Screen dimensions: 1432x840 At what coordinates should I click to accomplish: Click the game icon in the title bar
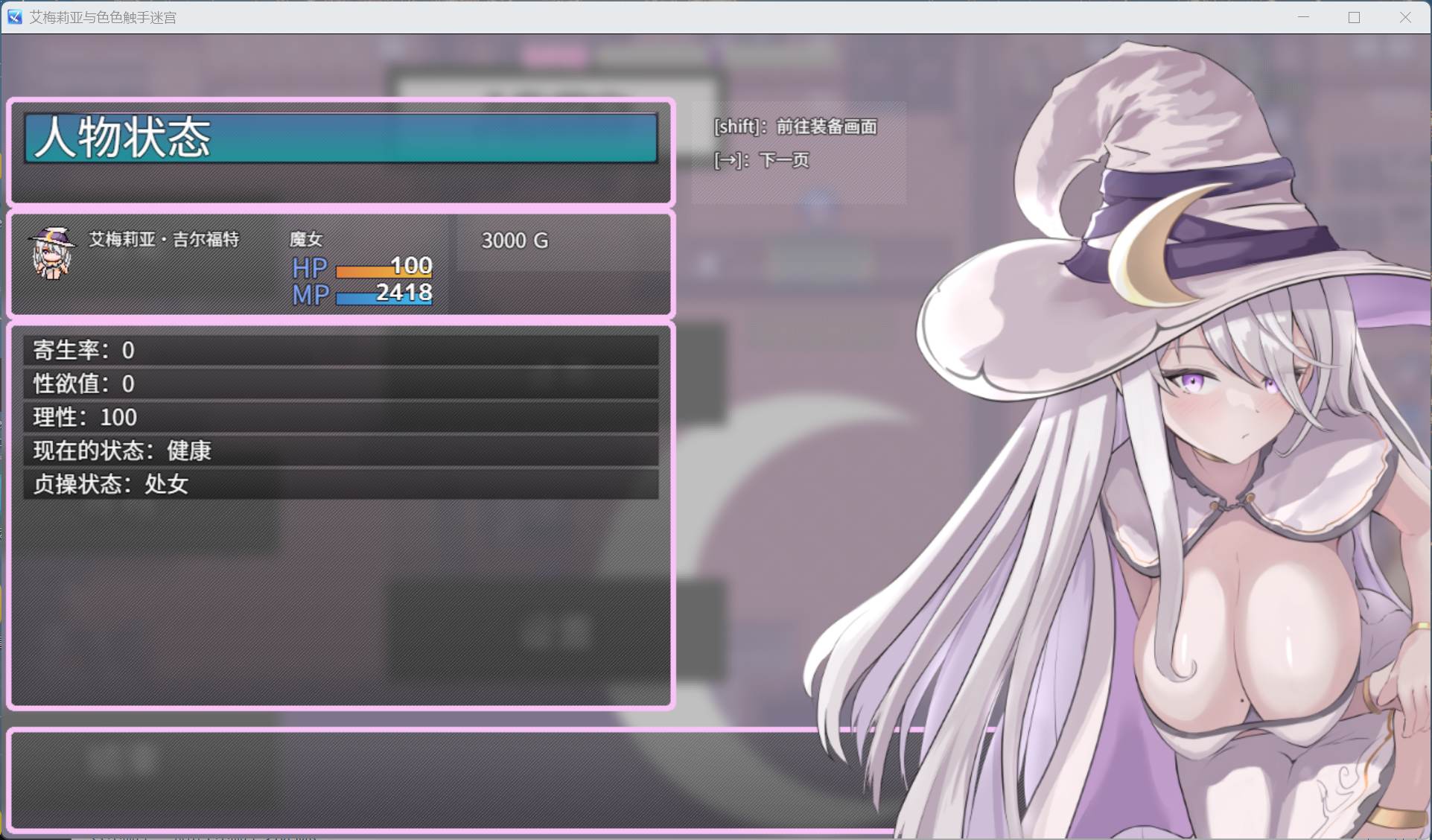tap(13, 16)
